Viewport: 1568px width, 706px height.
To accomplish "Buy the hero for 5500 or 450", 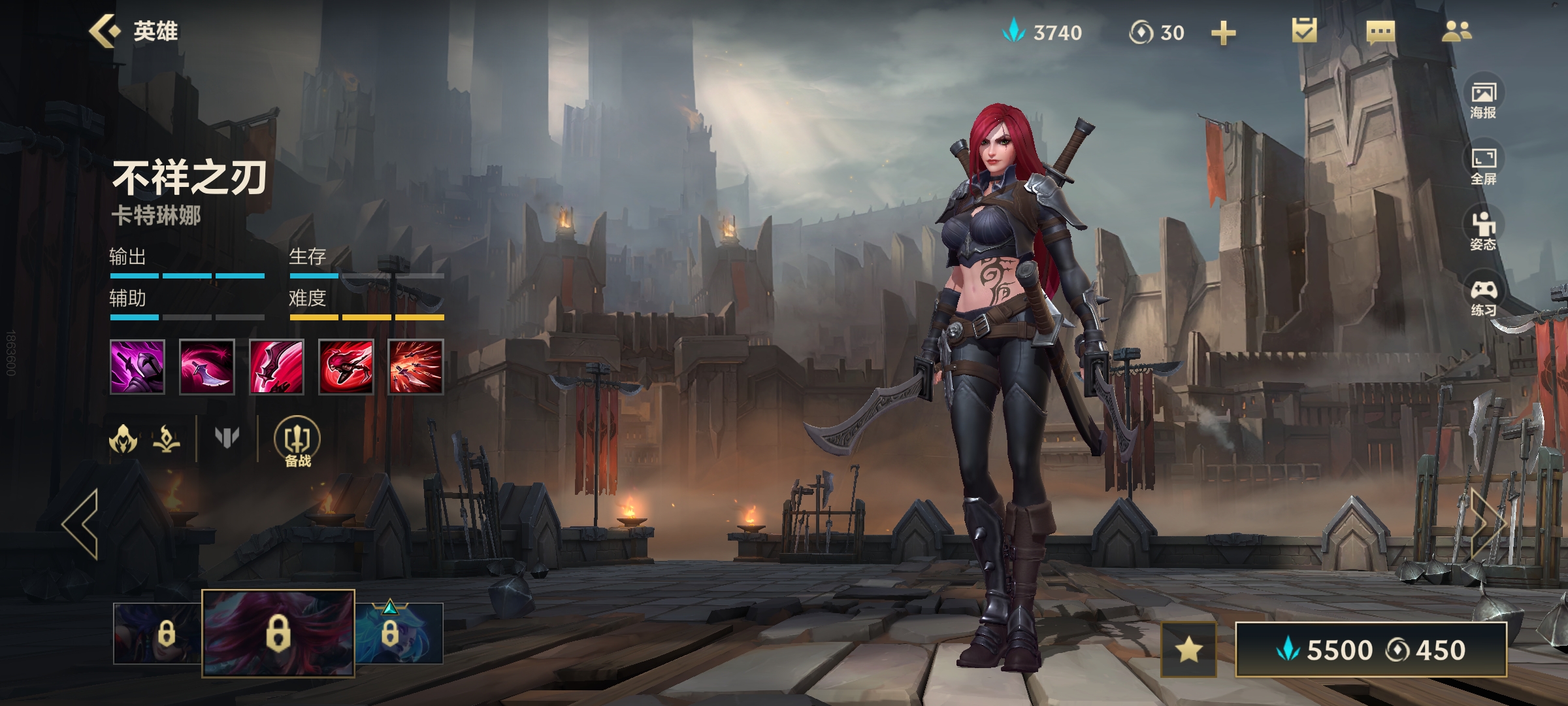I will click(x=1371, y=650).
